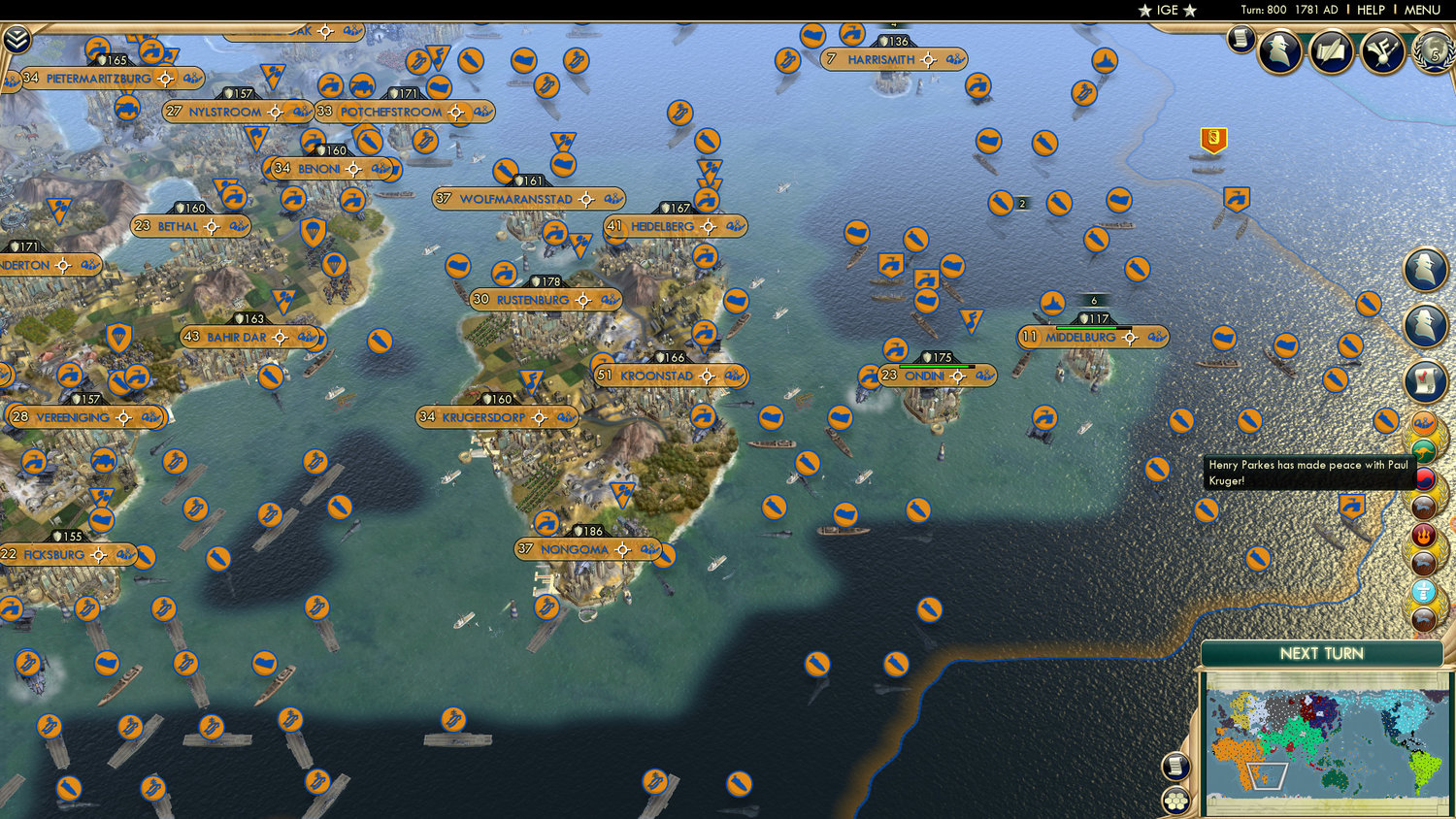Click the topmost great person notification on right edge
Image resolution: width=1456 pixels, height=819 pixels.
click(x=1425, y=269)
